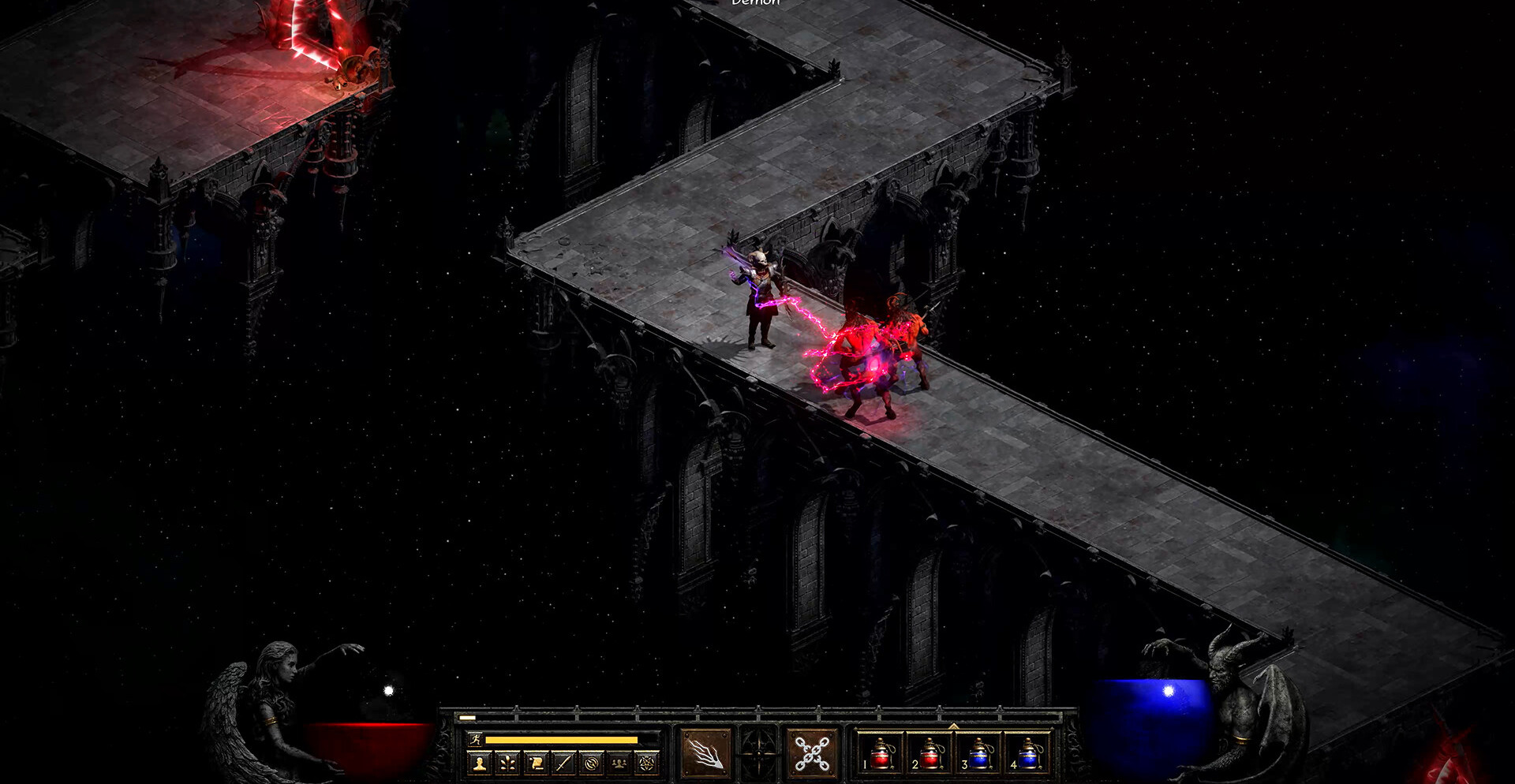Use the red healing potion in belt slot 2
The image size is (1515, 784).
930,753
